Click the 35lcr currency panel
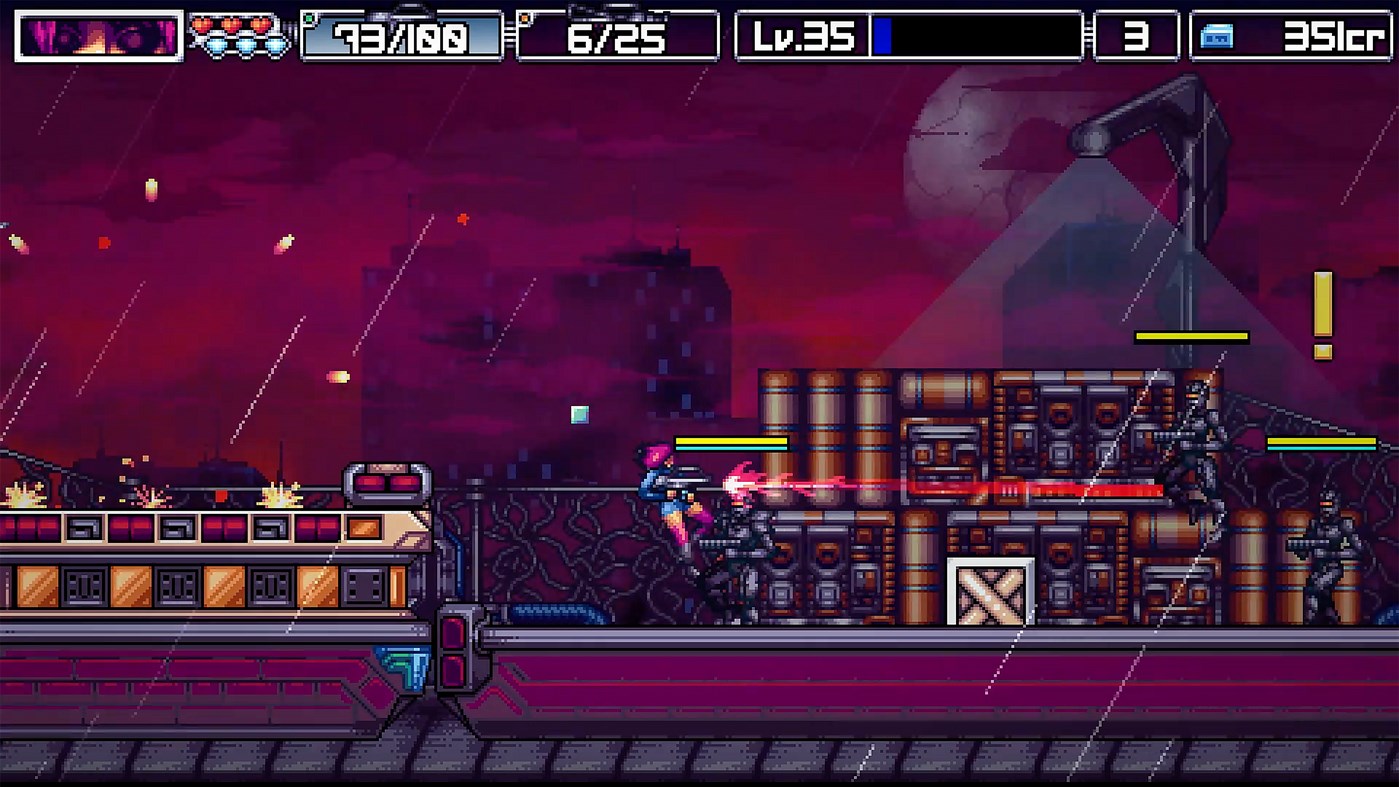The height and width of the screenshot is (787, 1399). 1290,35
